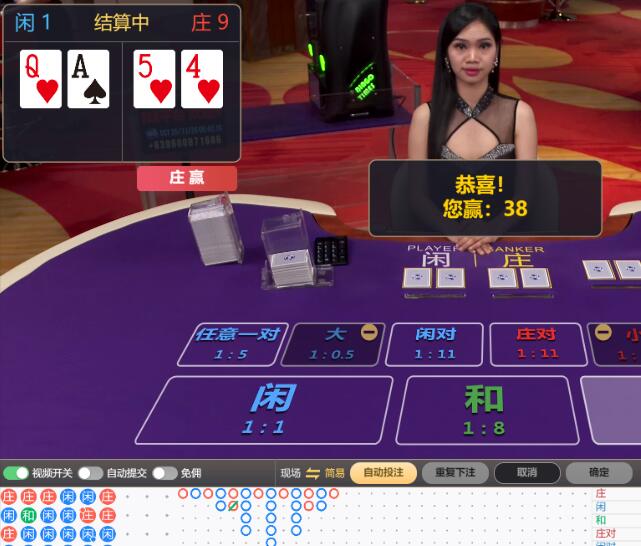641x546 pixels.
Task: Activate 自动投注 auto-bet
Action: coord(383,473)
